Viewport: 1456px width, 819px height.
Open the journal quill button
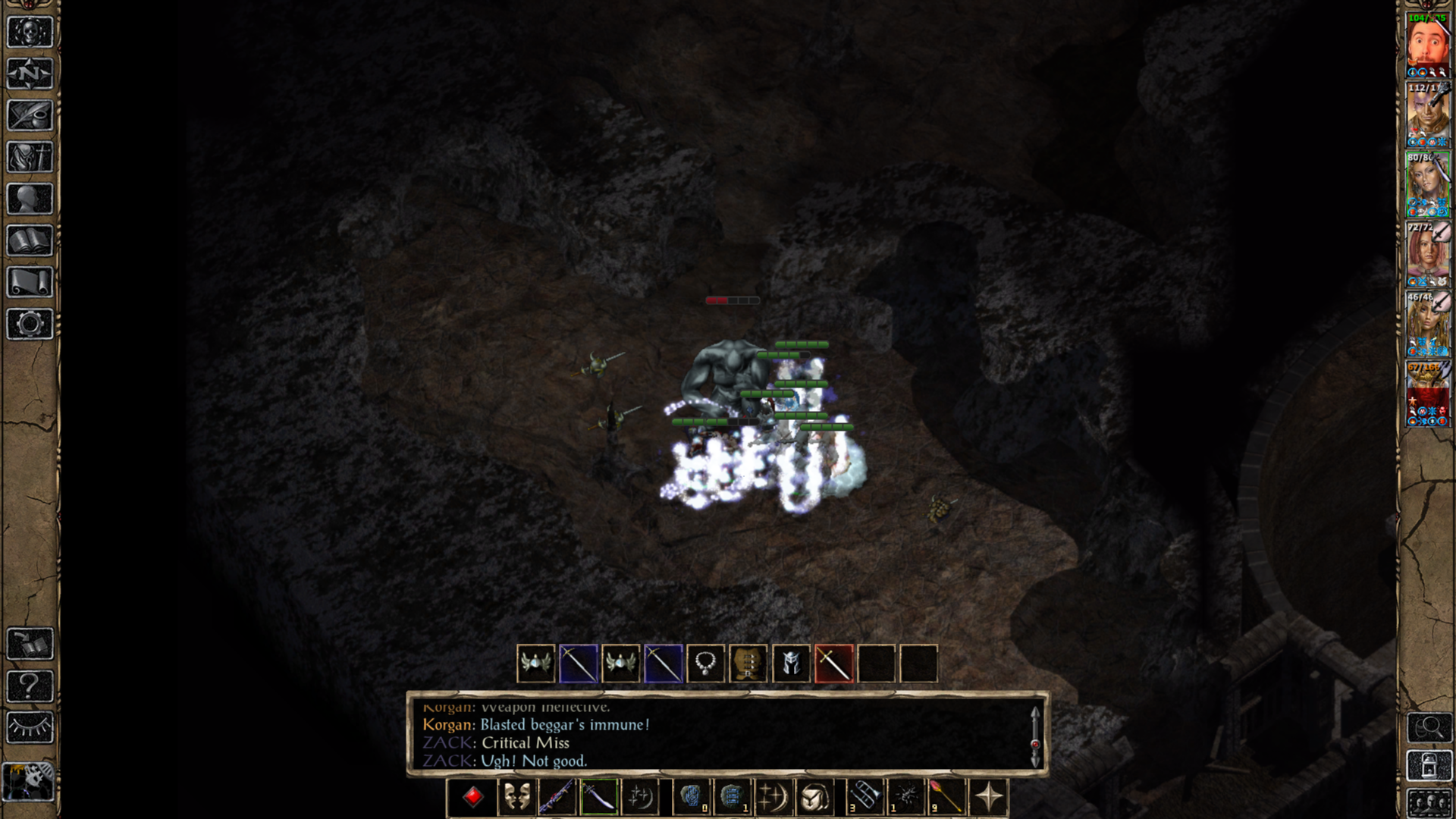pos(30,115)
